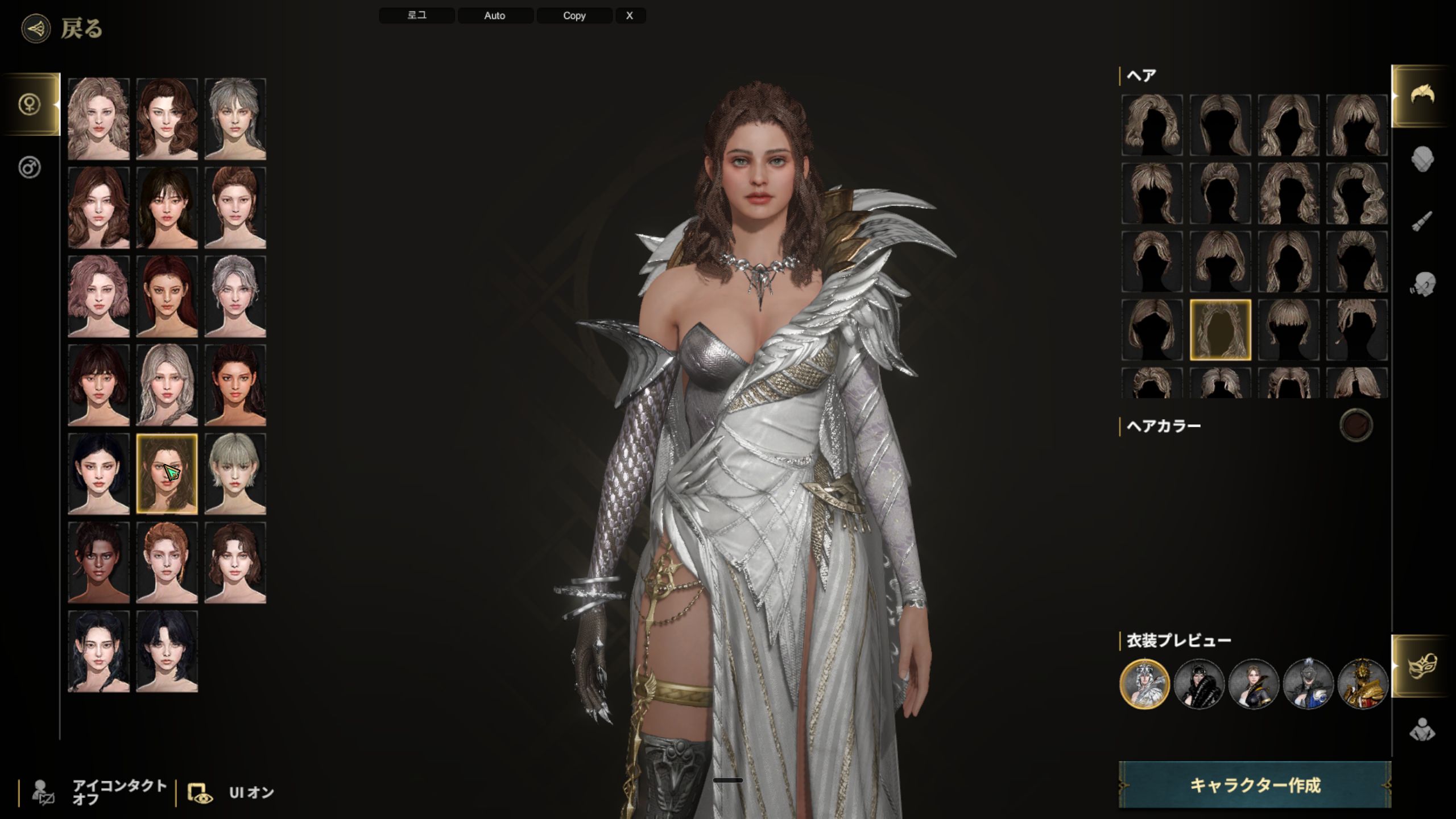Select the white feathered outfit preview
Viewport: 1456px width, 819px height.
click(1144, 684)
